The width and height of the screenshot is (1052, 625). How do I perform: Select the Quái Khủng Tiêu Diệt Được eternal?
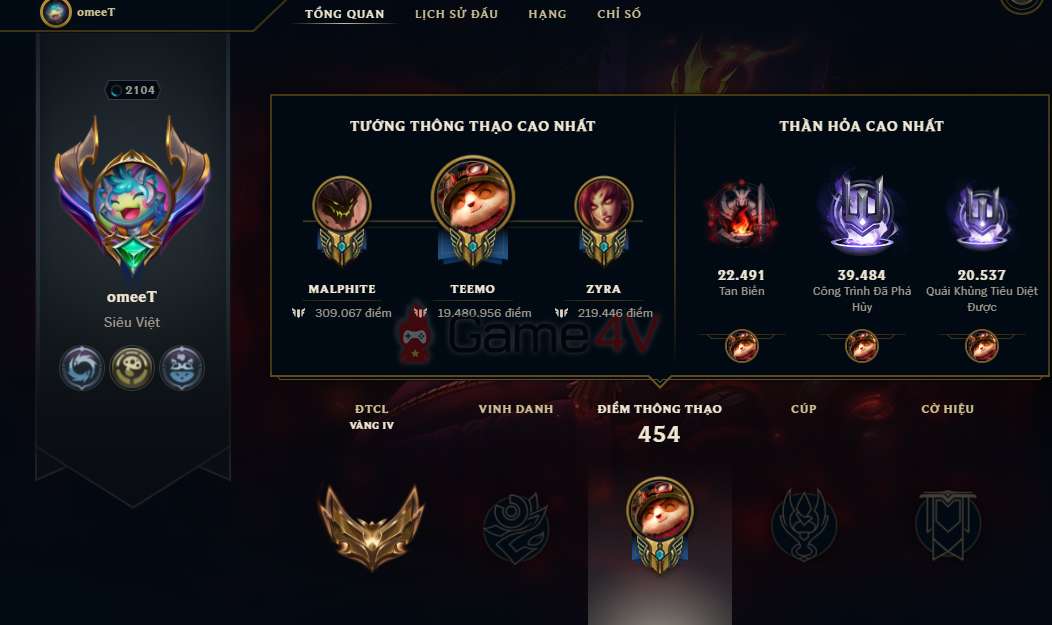[981, 214]
